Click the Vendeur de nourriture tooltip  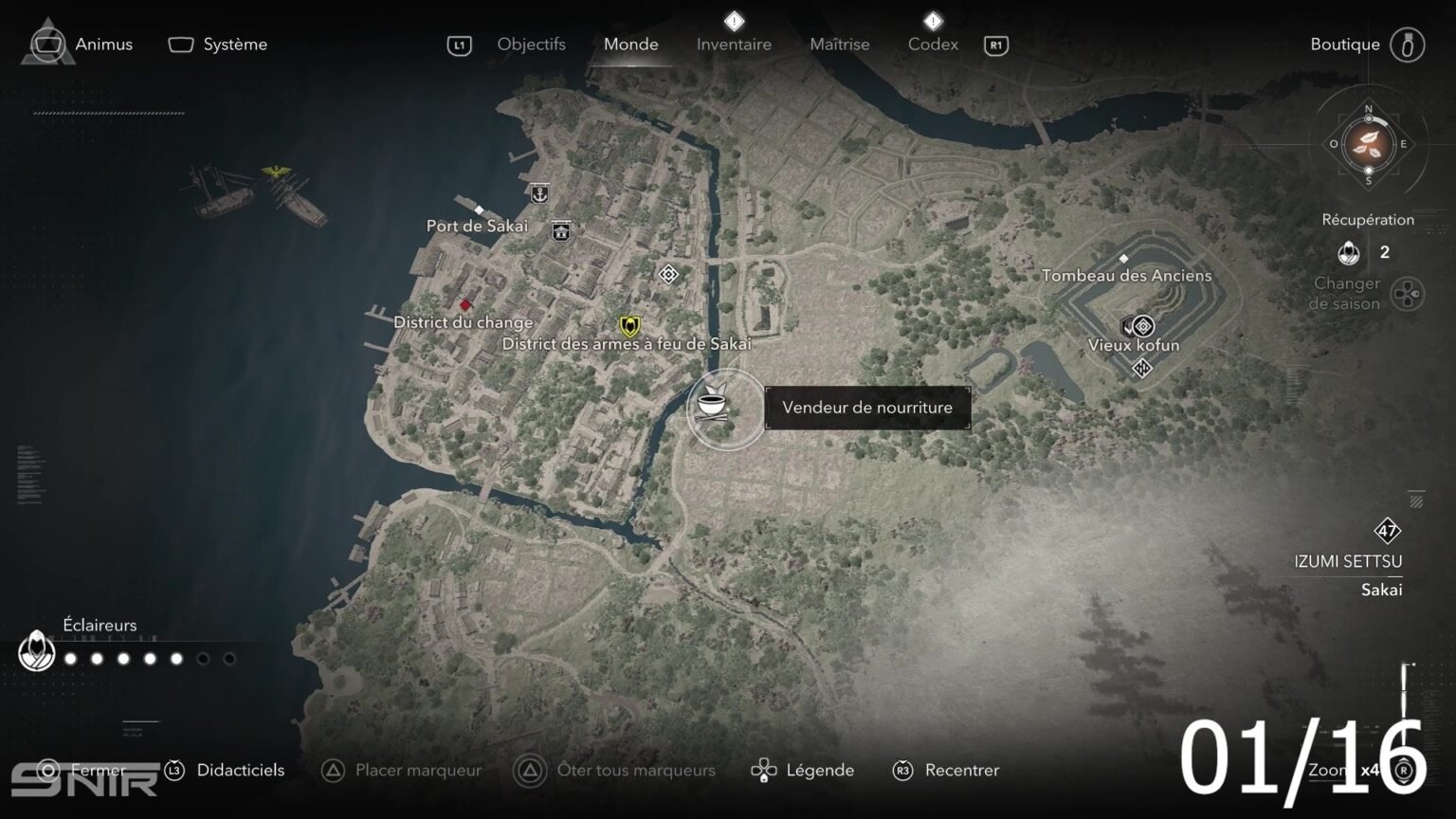(866, 408)
